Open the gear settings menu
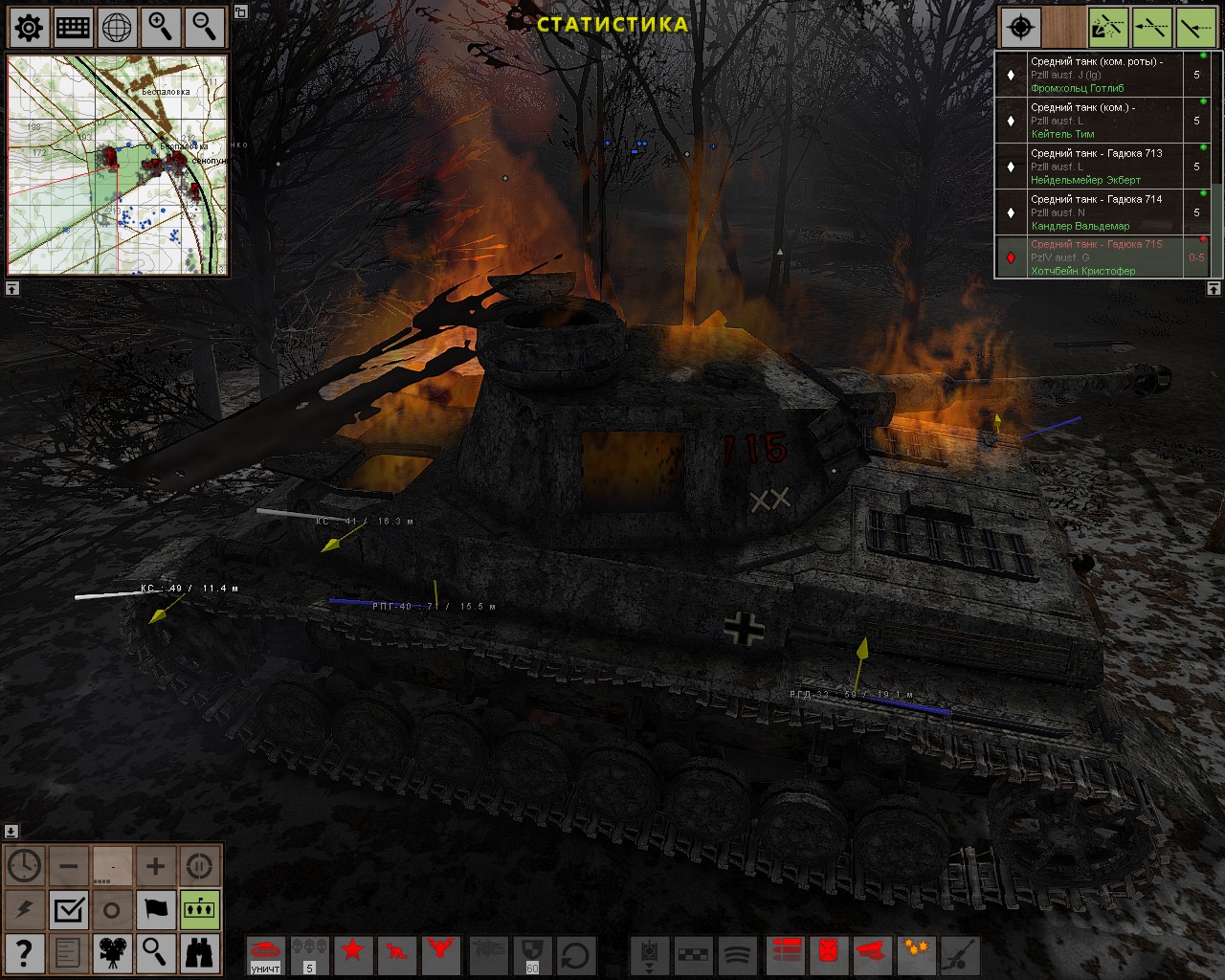This screenshot has width=1225, height=980. coord(30,28)
